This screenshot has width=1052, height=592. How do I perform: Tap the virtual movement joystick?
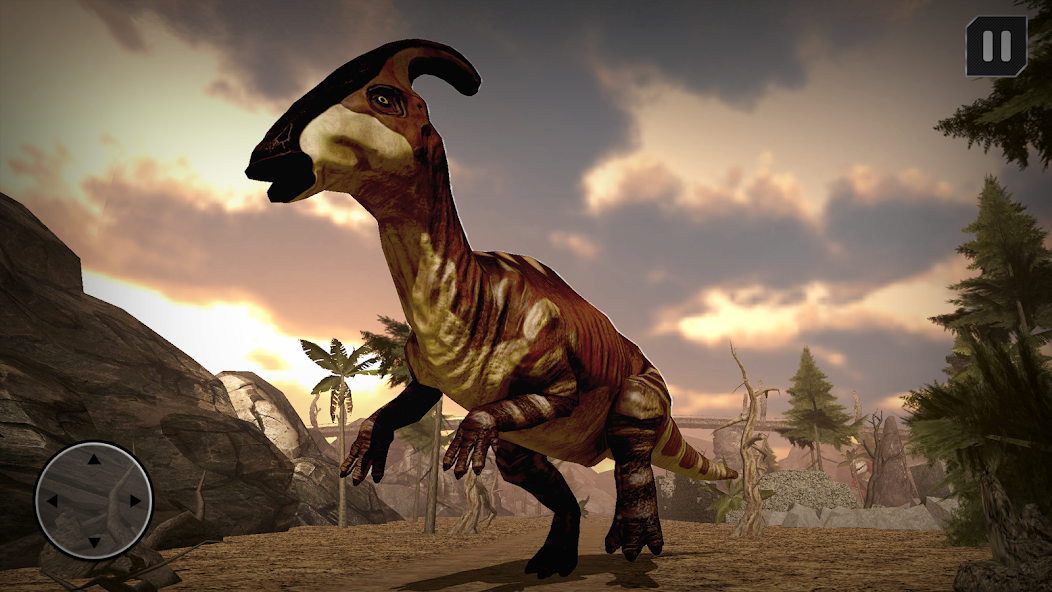[x=94, y=500]
